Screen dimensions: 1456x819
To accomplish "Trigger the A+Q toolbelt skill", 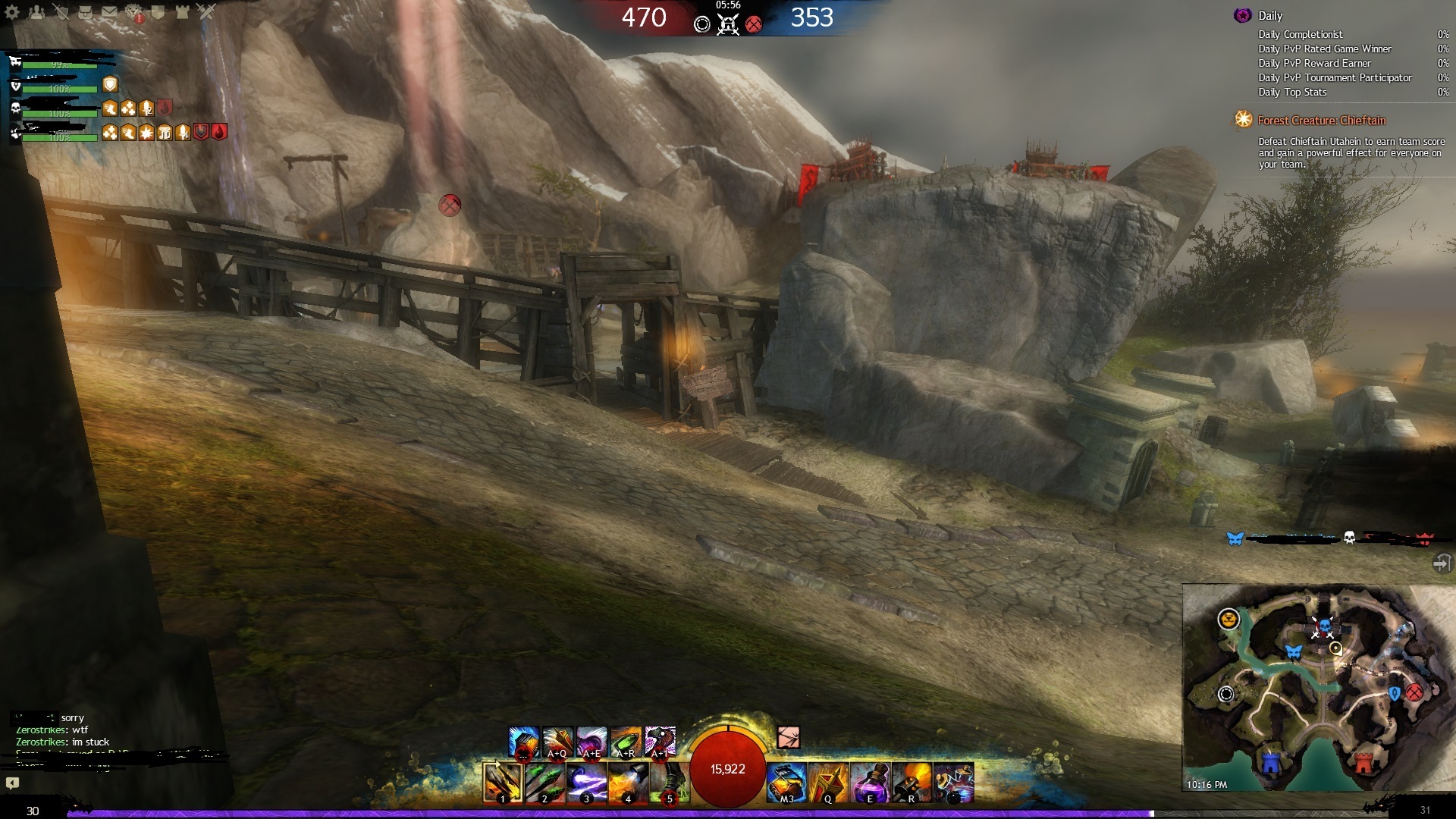I will point(557,742).
